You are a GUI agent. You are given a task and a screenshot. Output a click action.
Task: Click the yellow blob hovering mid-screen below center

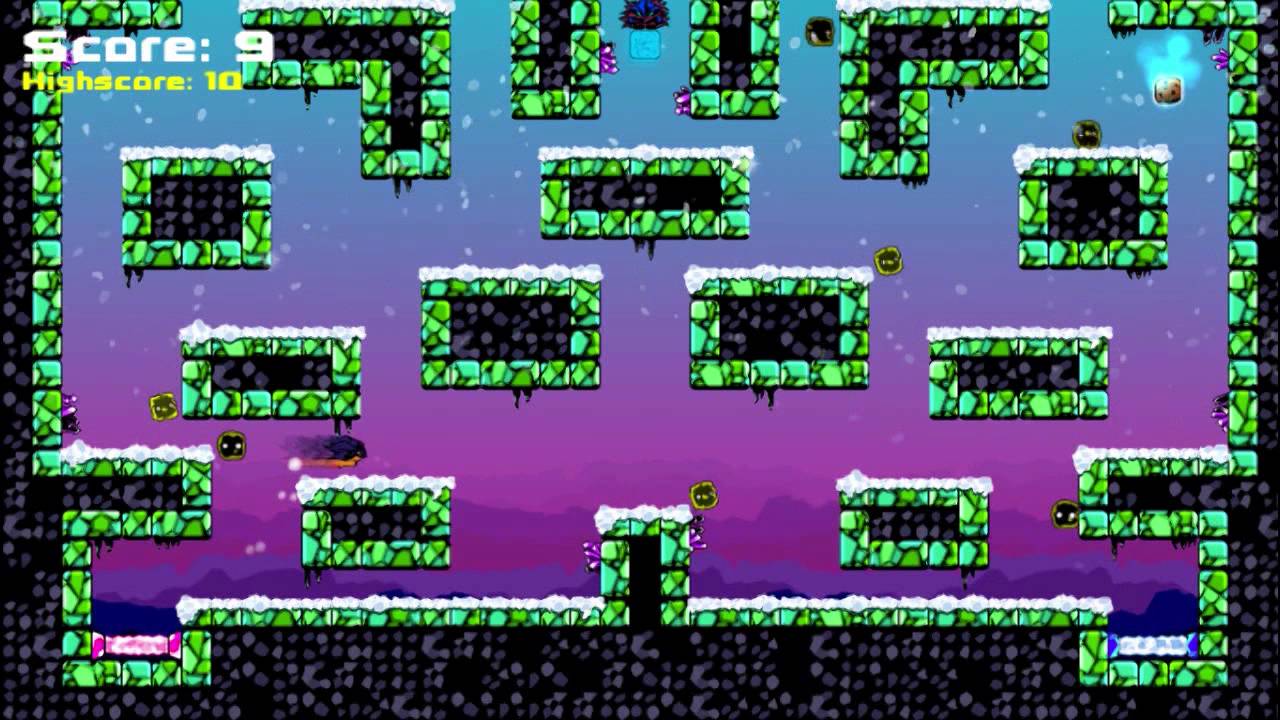click(x=705, y=495)
